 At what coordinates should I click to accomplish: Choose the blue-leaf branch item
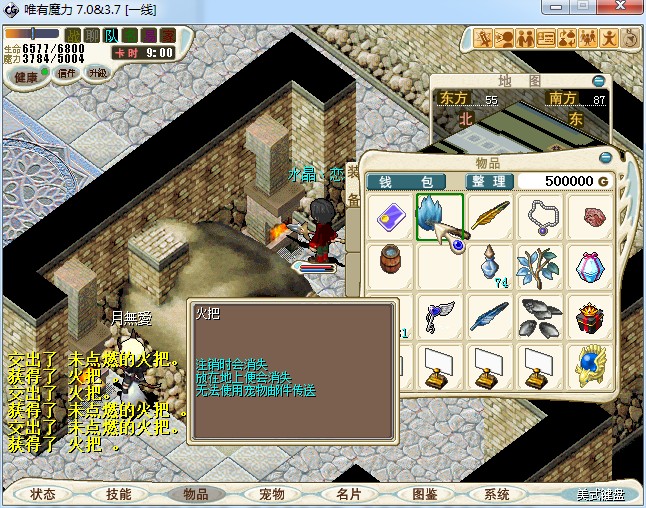coord(540,267)
